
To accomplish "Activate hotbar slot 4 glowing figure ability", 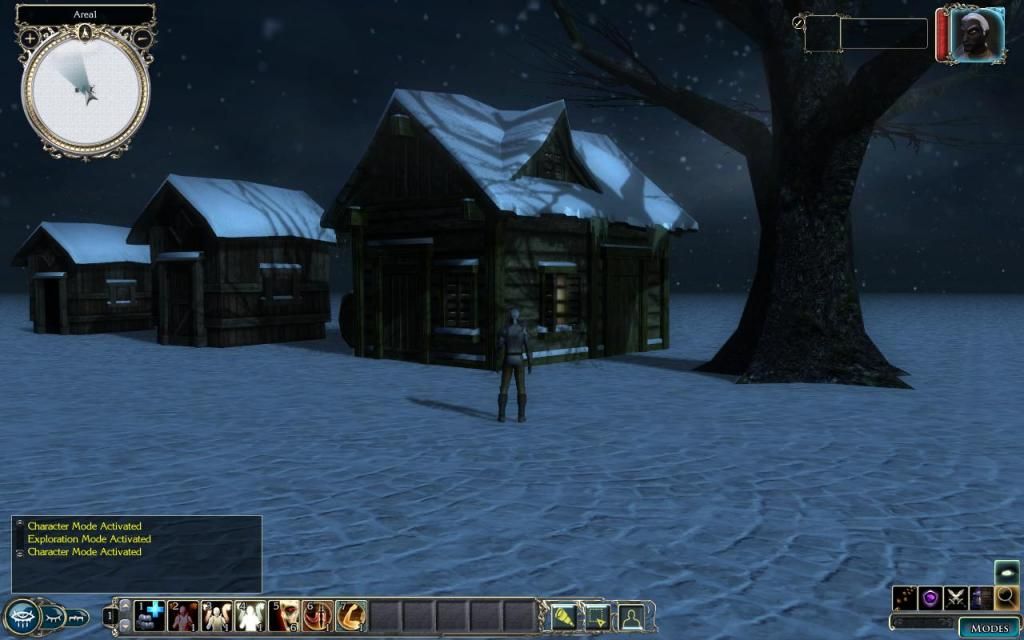I will click(x=250, y=615).
